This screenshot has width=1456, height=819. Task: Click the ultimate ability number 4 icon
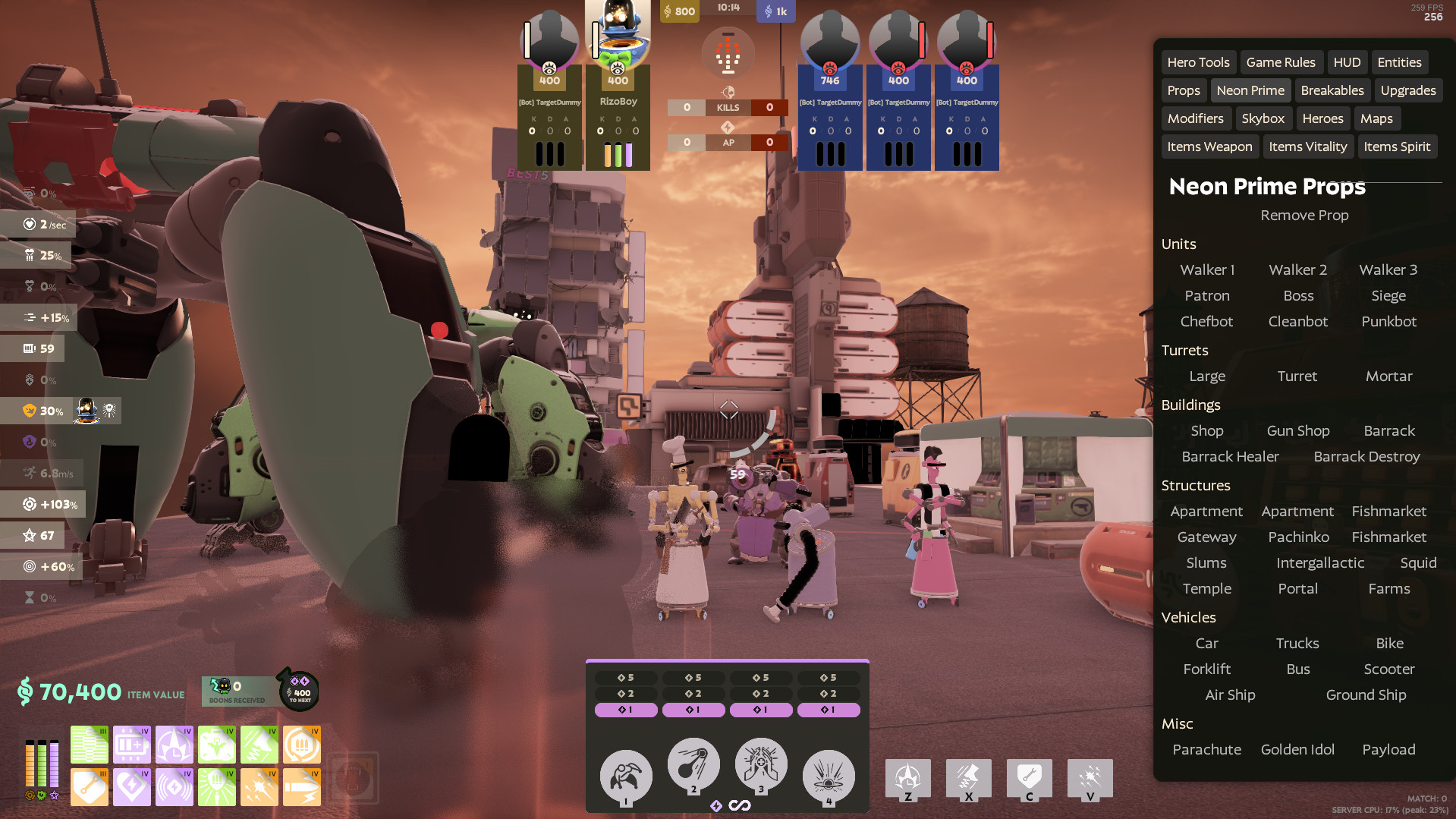point(829,774)
